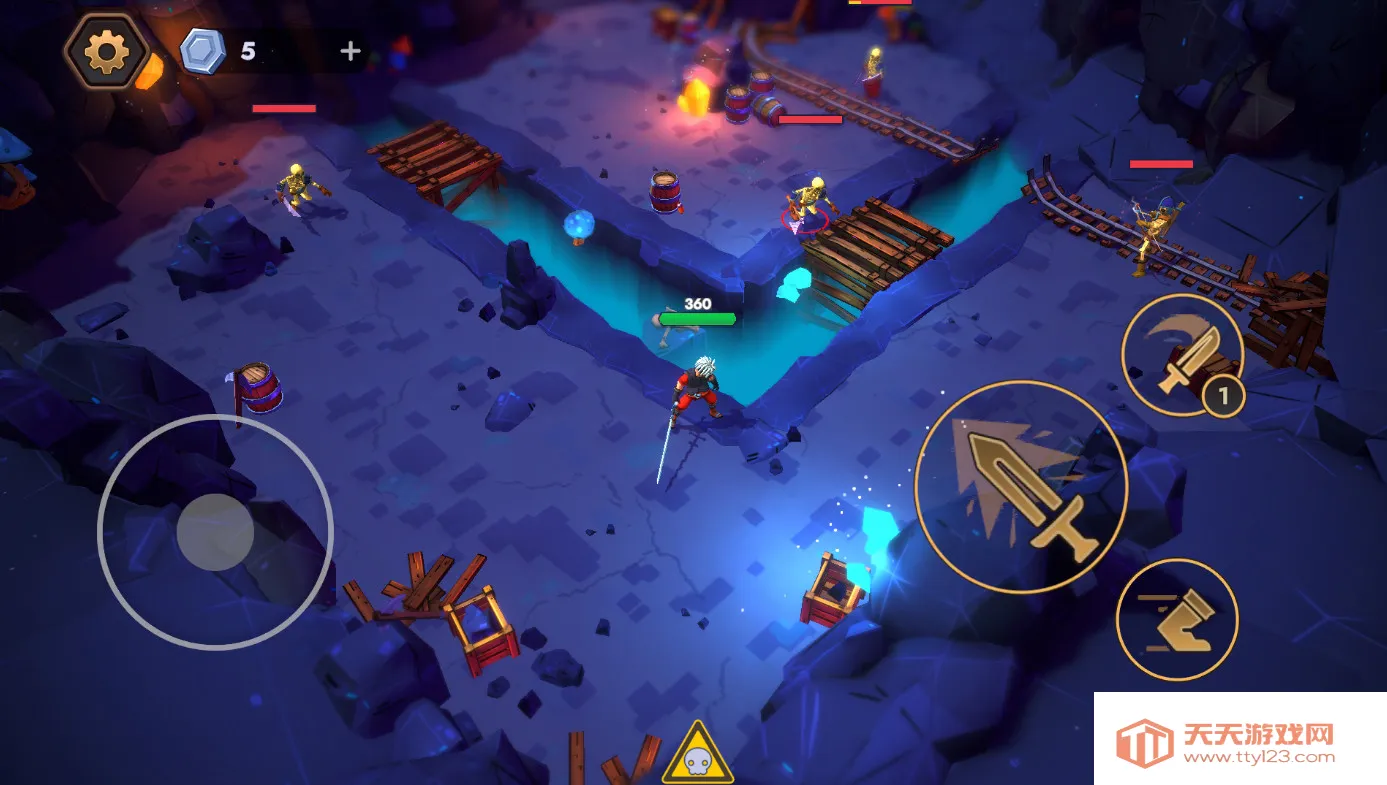1387x785 pixels.
Task: Open the ttyl23.com watermark logo
Action: point(1240,741)
